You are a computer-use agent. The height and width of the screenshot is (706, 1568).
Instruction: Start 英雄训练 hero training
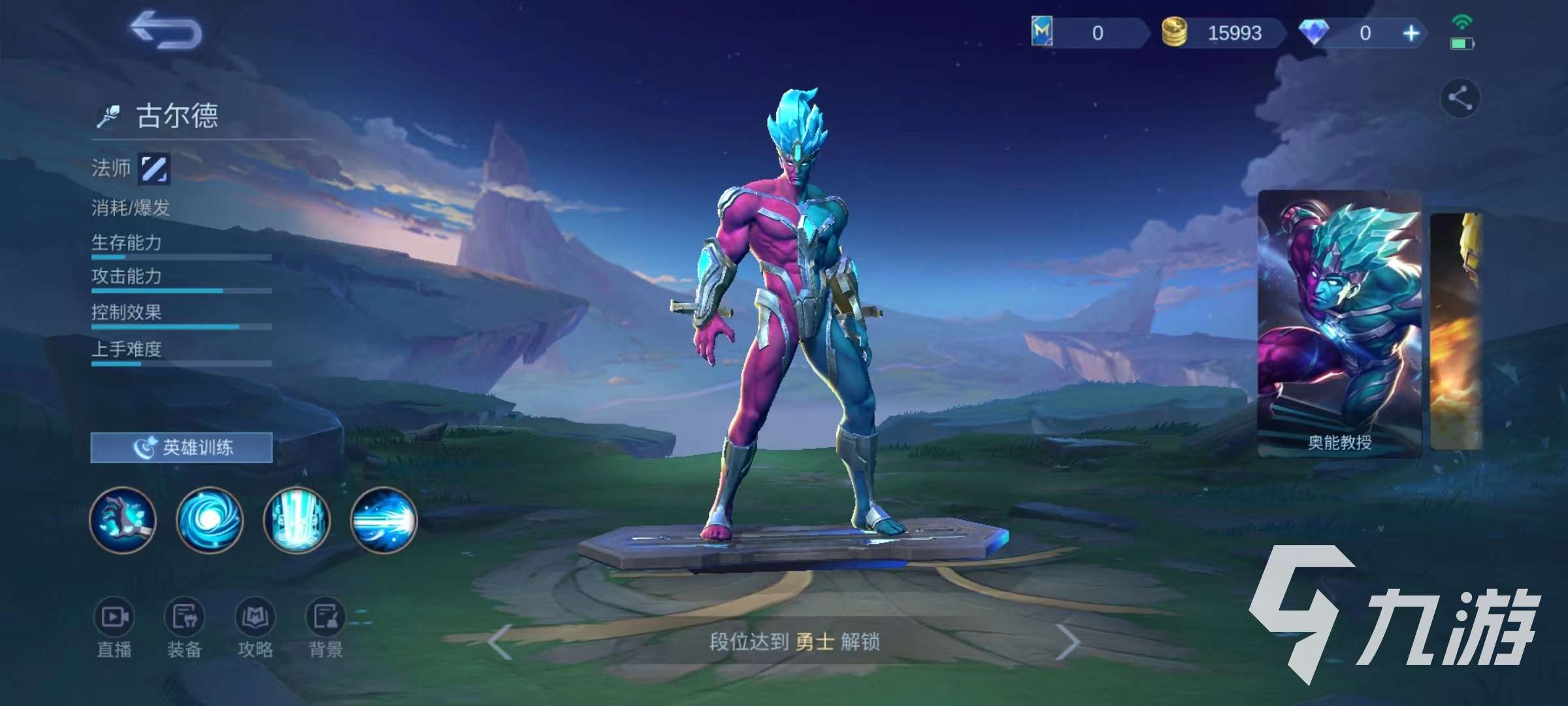tap(182, 448)
